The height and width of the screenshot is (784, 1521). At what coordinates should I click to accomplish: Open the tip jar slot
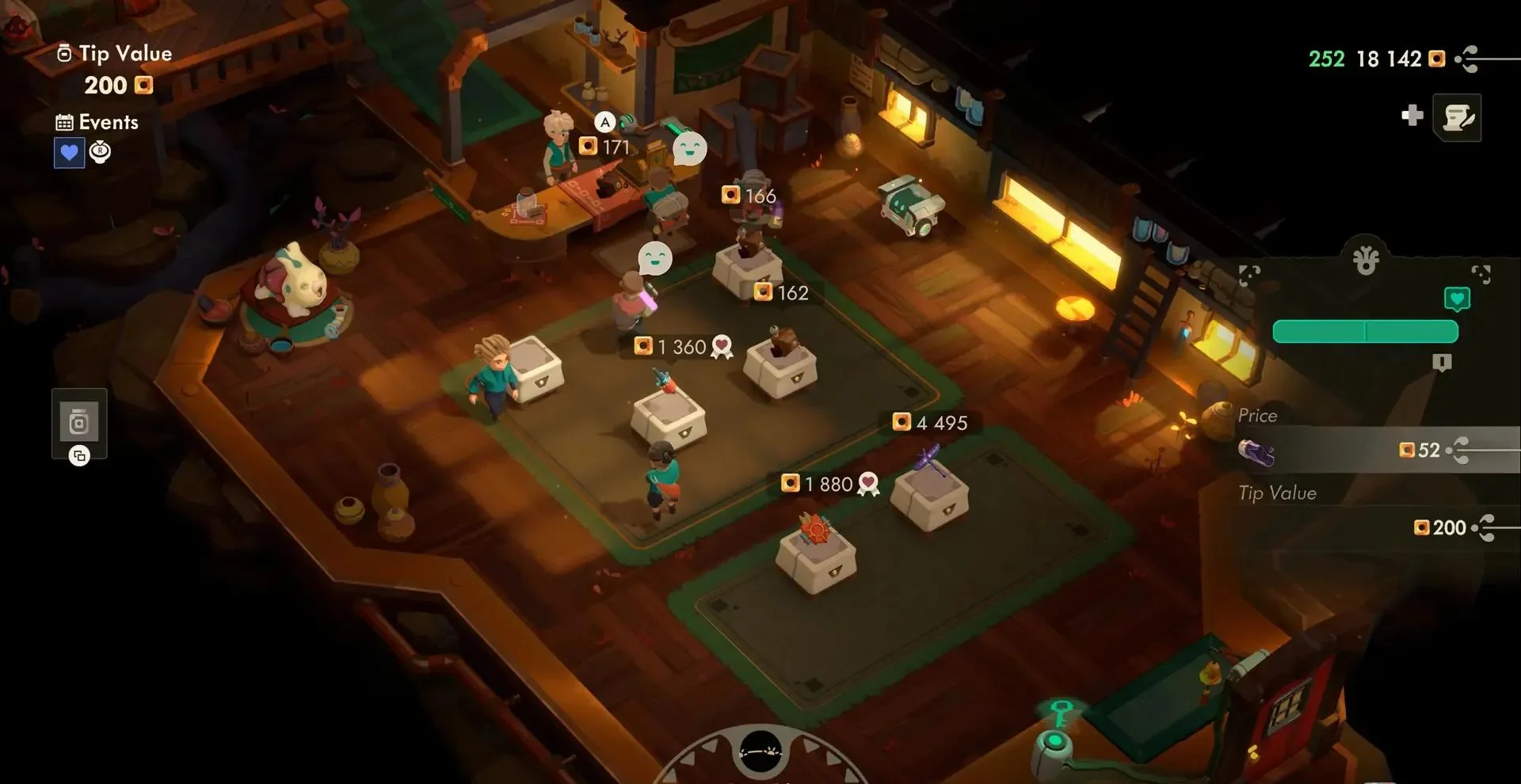pyautogui.click(x=78, y=423)
